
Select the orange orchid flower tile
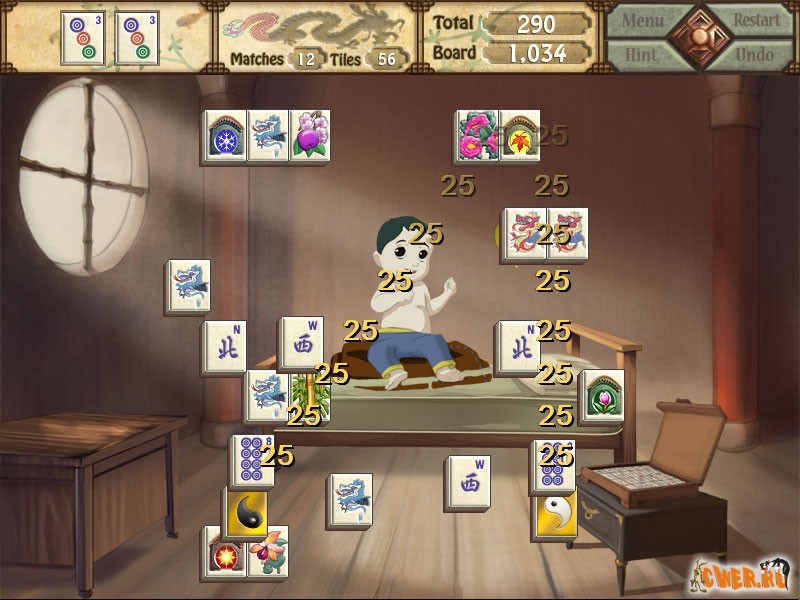click(267, 551)
